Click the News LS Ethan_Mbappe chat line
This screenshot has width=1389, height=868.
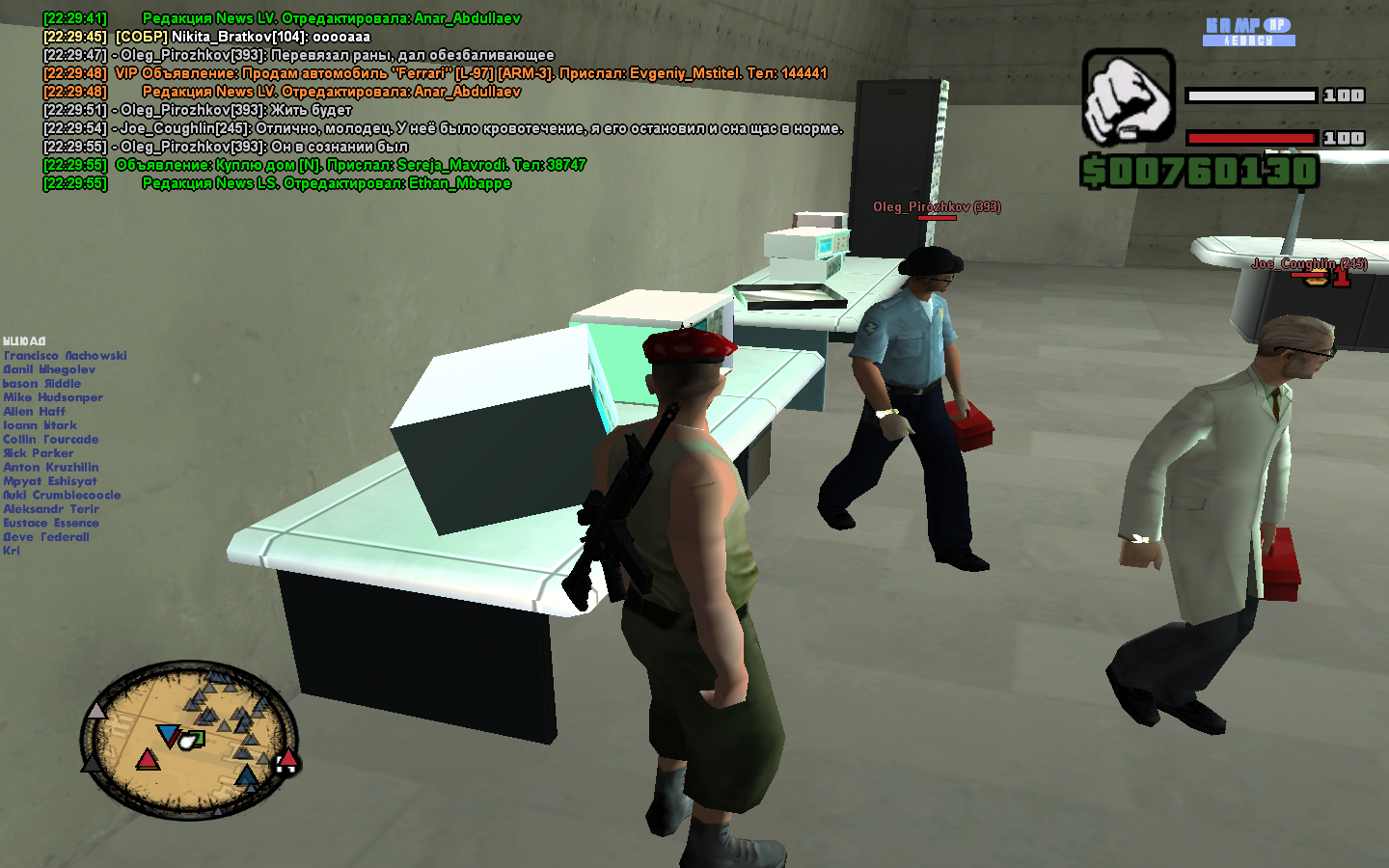tap(326, 183)
